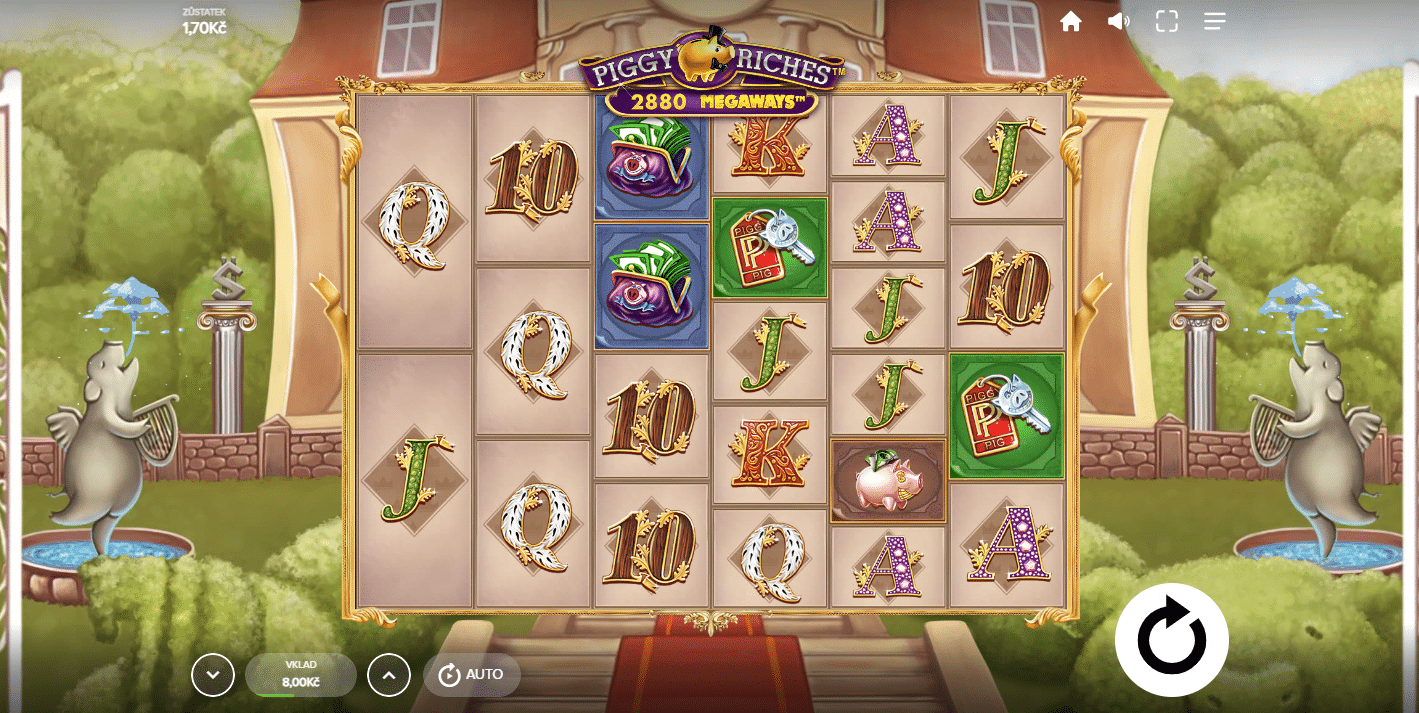Image resolution: width=1419 pixels, height=713 pixels.
Task: Go to the home screen via house icon
Action: (x=1071, y=21)
